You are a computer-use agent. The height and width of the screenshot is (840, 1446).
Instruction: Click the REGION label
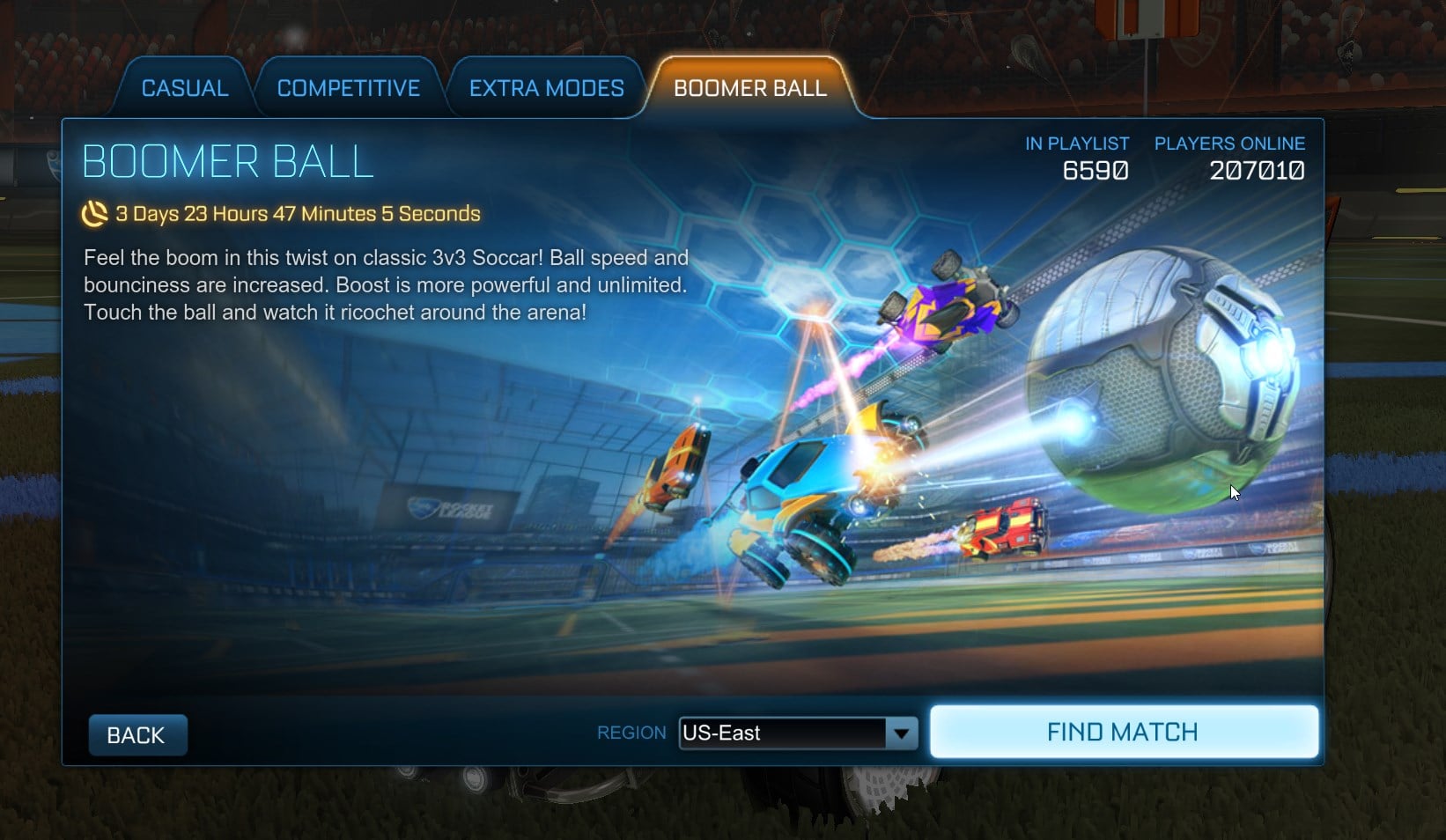(631, 732)
